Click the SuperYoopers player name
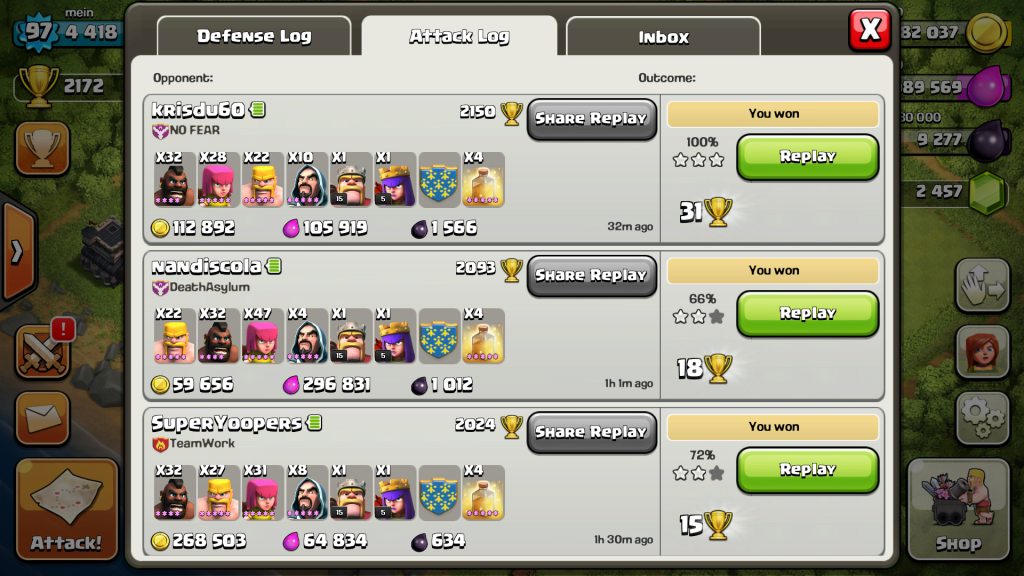Image resolution: width=1024 pixels, height=576 pixels. coord(227,424)
